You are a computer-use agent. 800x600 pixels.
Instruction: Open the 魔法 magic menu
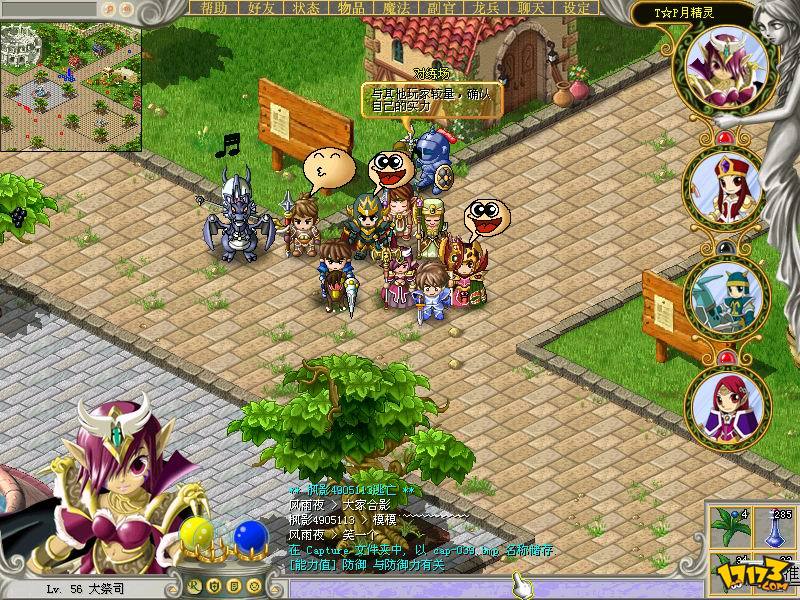(396, 8)
